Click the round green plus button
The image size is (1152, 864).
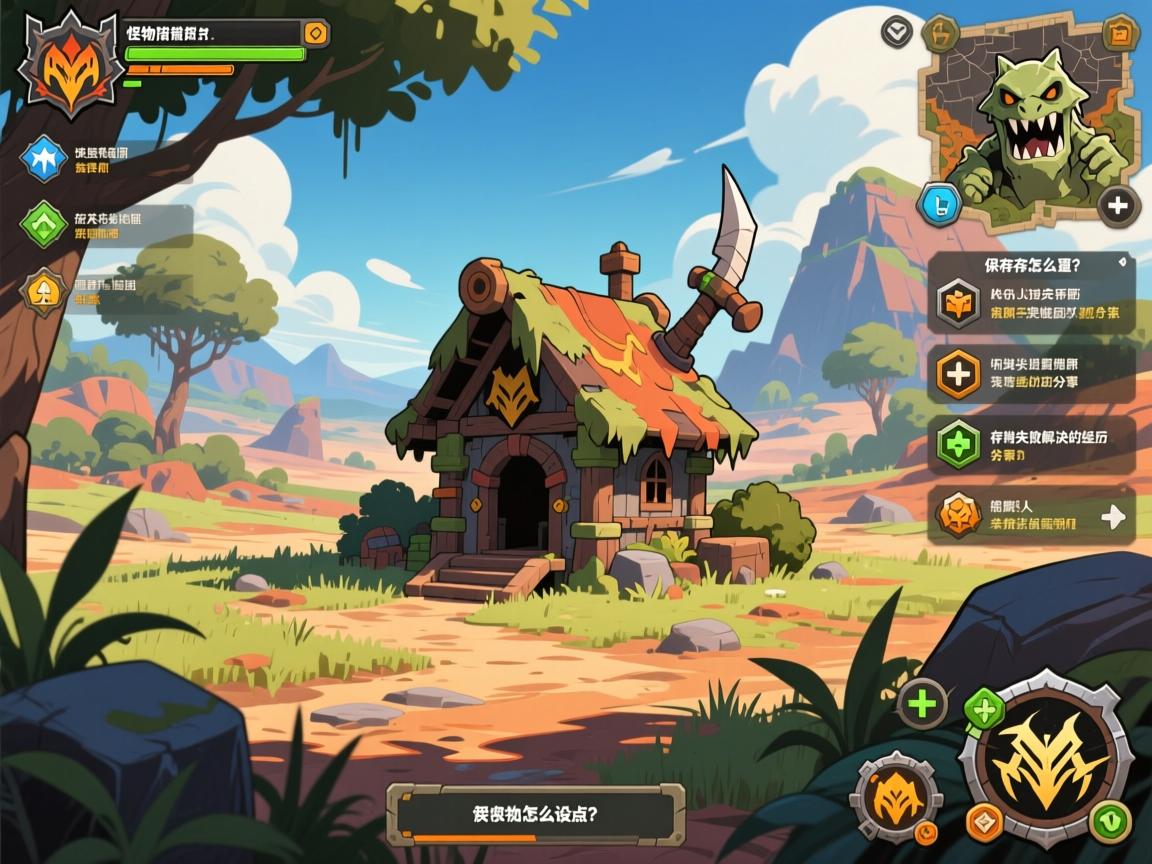click(921, 704)
